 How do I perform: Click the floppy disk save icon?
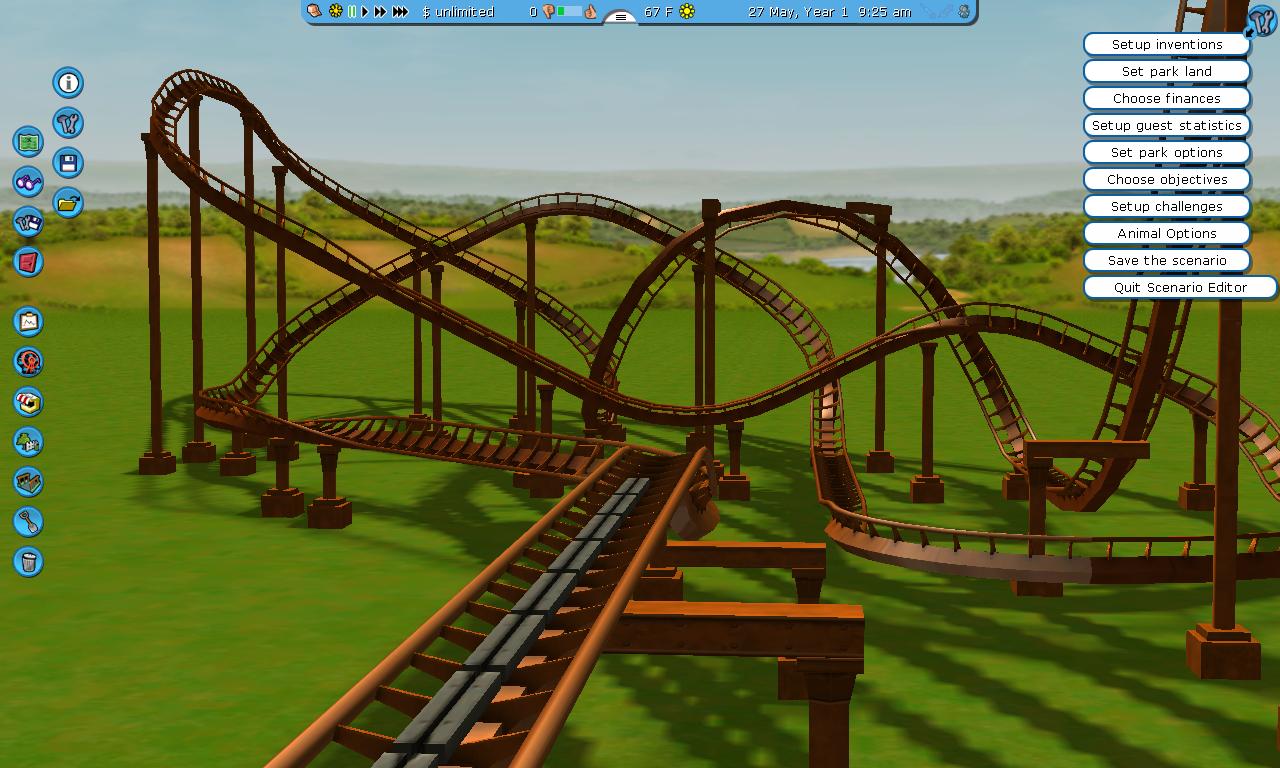pyautogui.click(x=68, y=163)
